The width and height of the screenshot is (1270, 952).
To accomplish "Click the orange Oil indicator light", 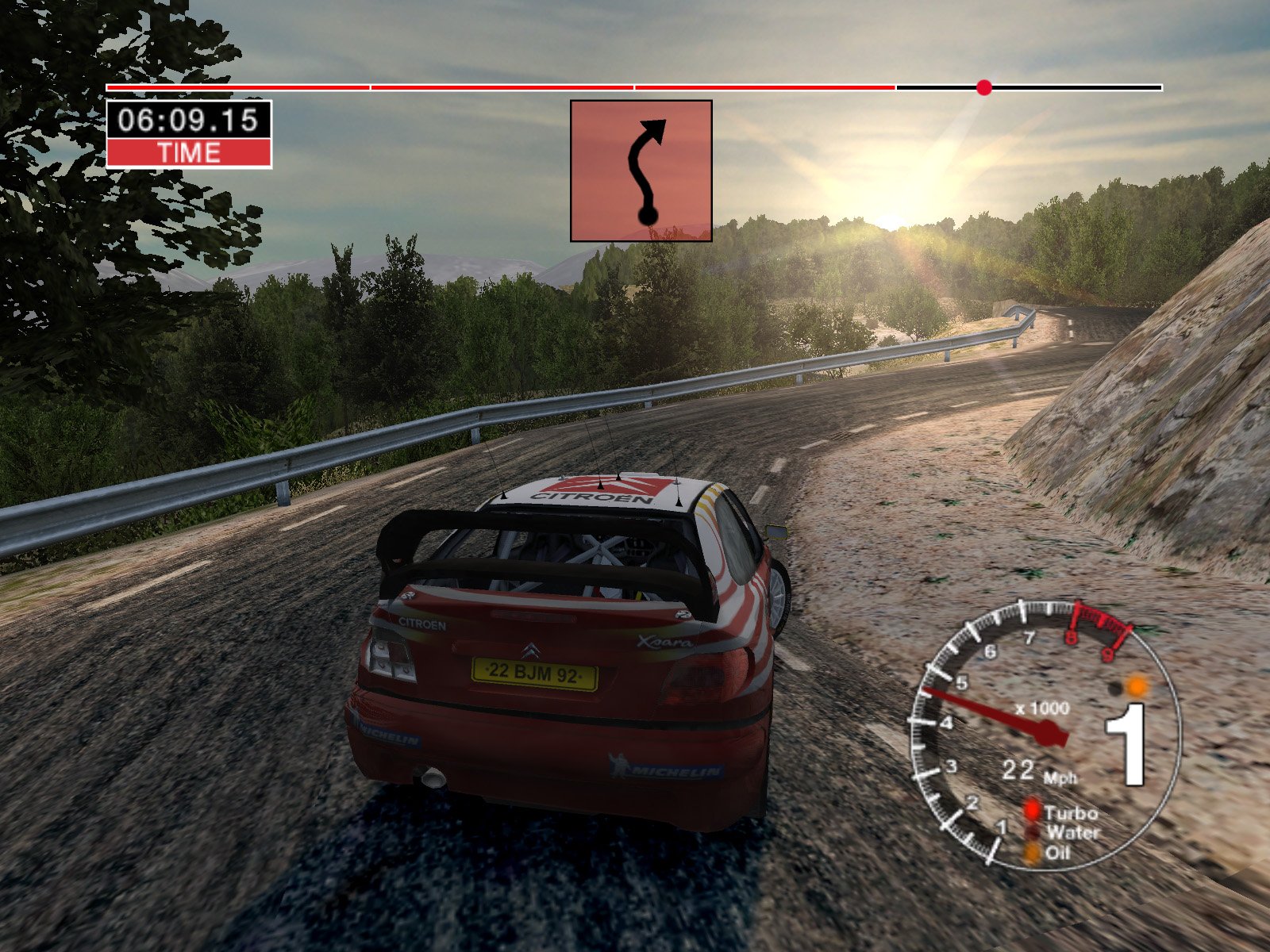I will pos(1031,853).
